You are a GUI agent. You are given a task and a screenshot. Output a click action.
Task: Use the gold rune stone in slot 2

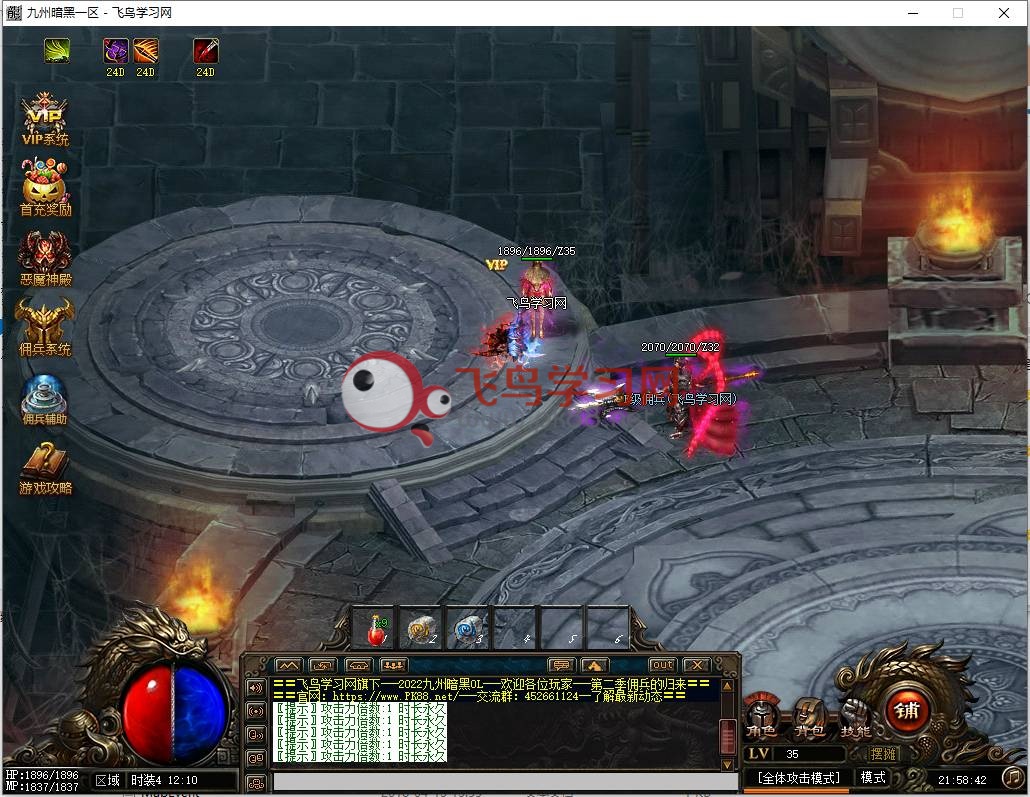(422, 628)
